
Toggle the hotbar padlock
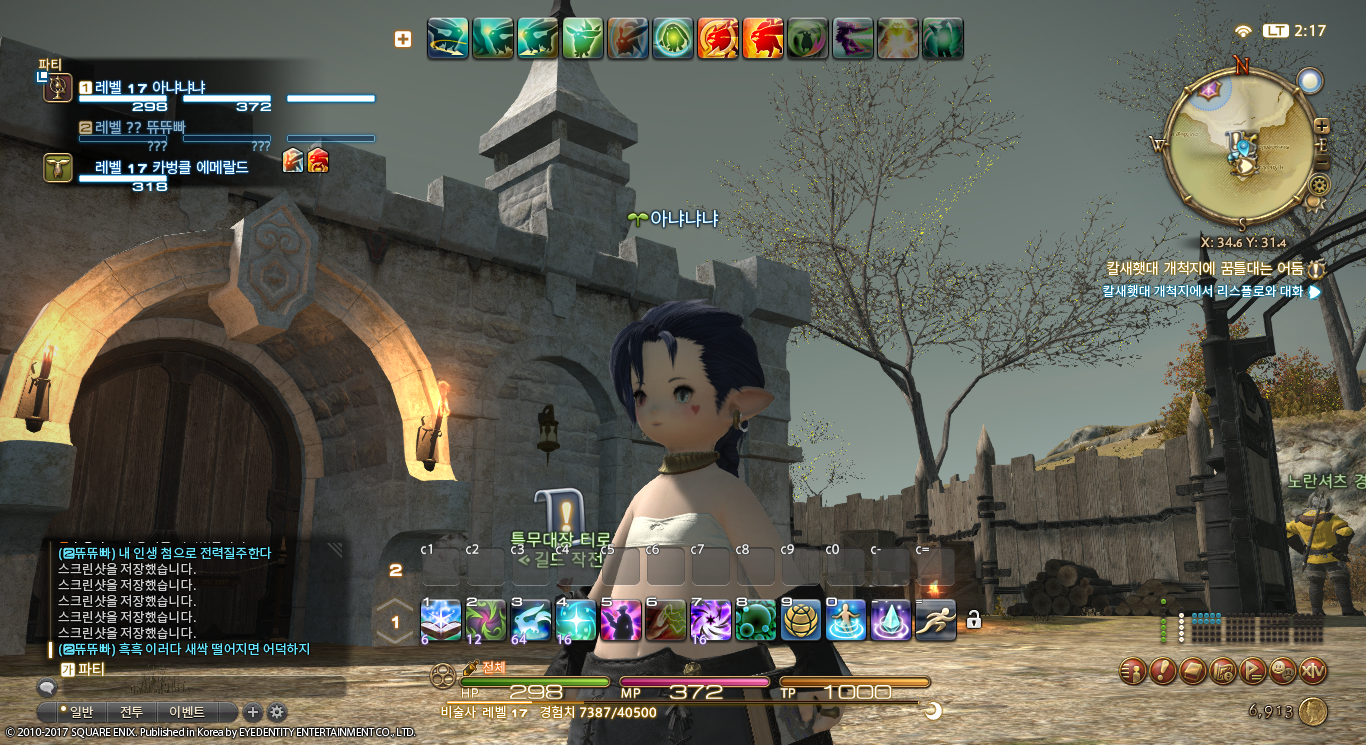point(973,621)
